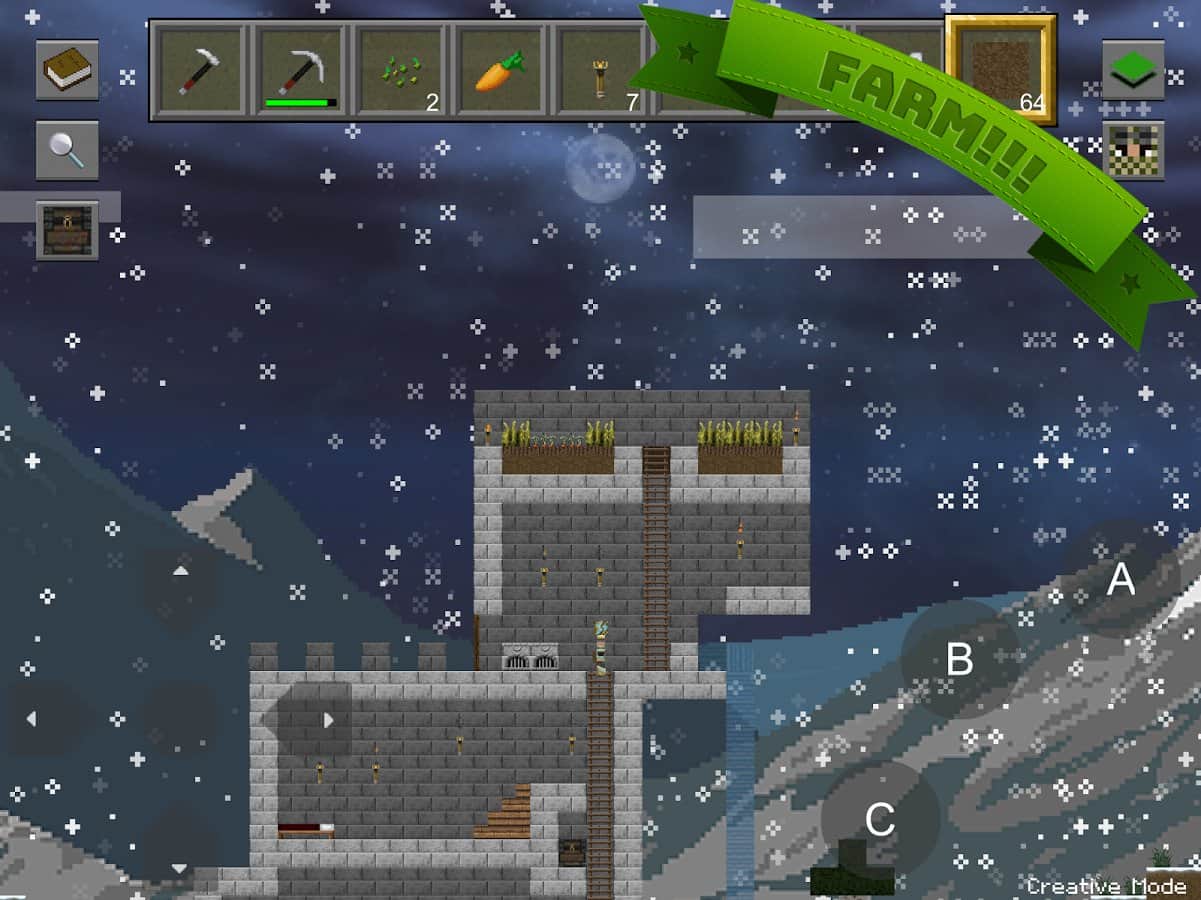Tap the d-pad right arrow
The height and width of the screenshot is (900, 1201).
click(327, 719)
